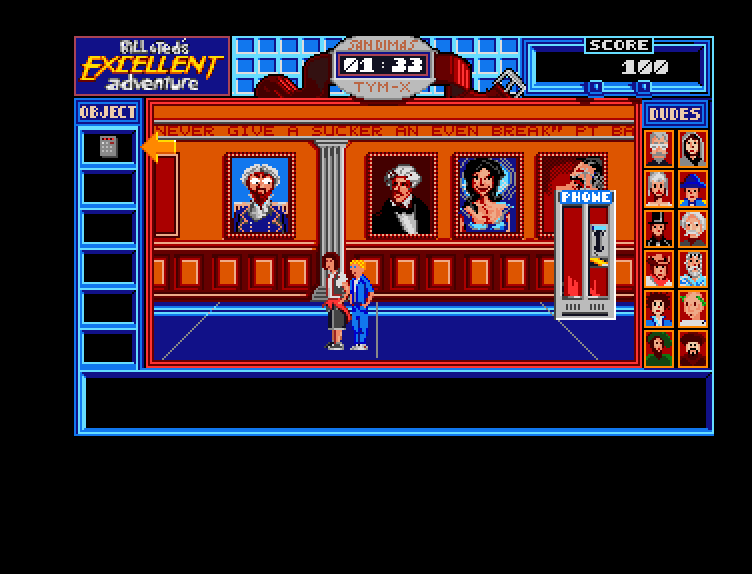Choose the dude with the long white beard

point(692,269)
